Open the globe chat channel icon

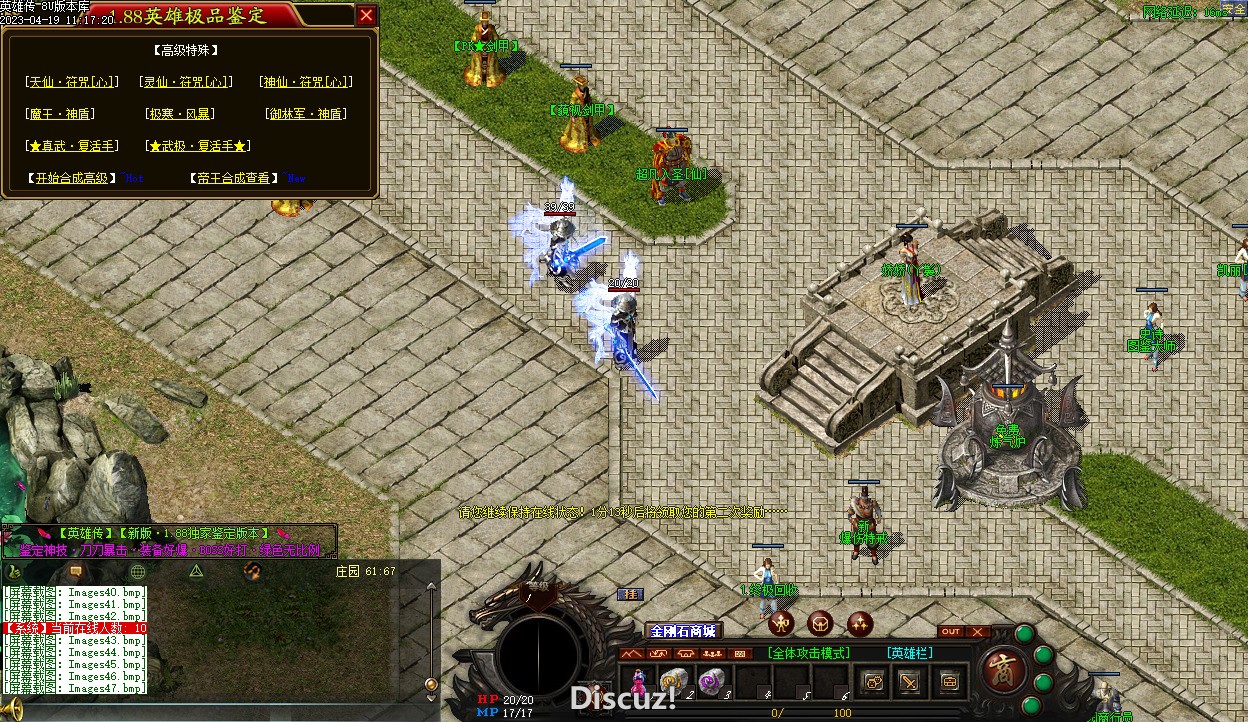point(138,571)
